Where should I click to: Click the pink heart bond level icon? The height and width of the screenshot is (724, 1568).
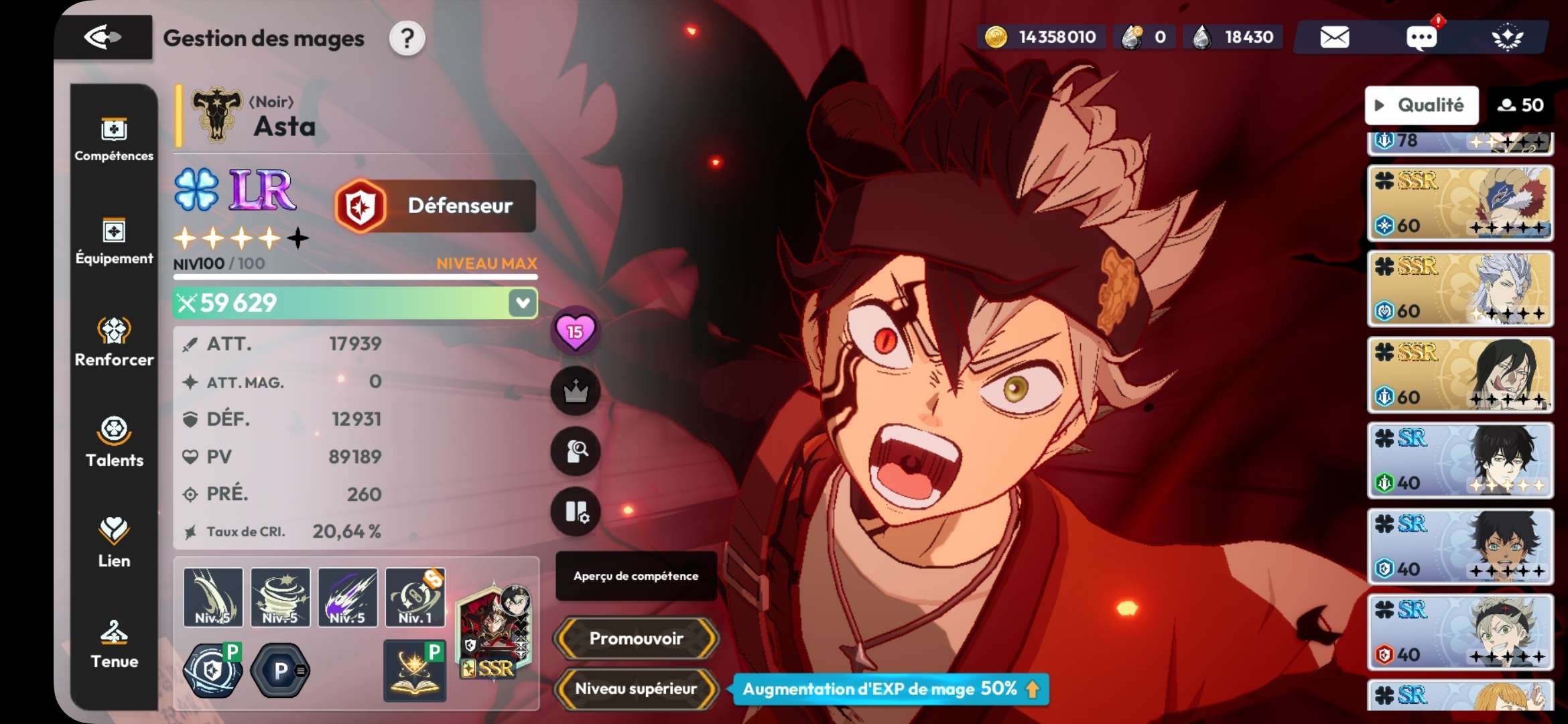coord(575,331)
